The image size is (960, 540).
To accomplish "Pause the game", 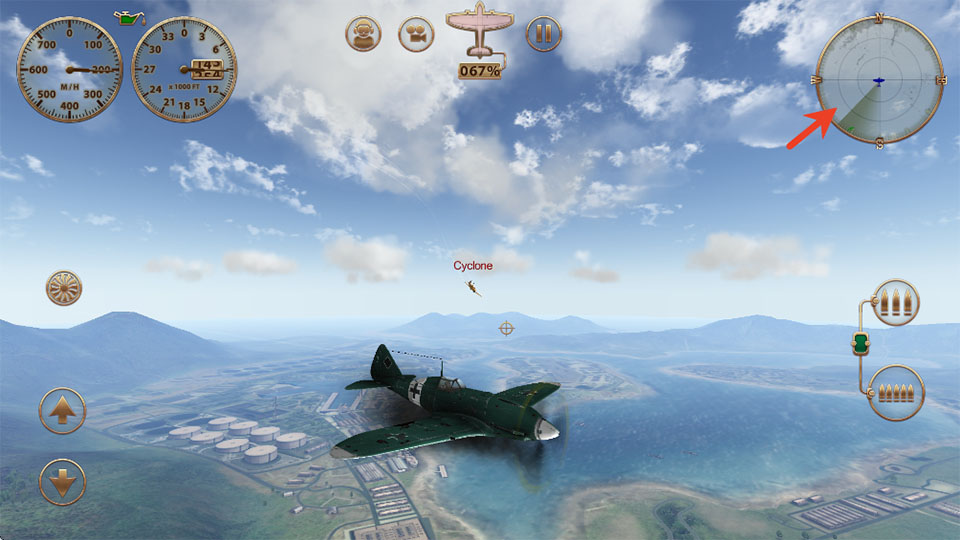I will [x=543, y=34].
